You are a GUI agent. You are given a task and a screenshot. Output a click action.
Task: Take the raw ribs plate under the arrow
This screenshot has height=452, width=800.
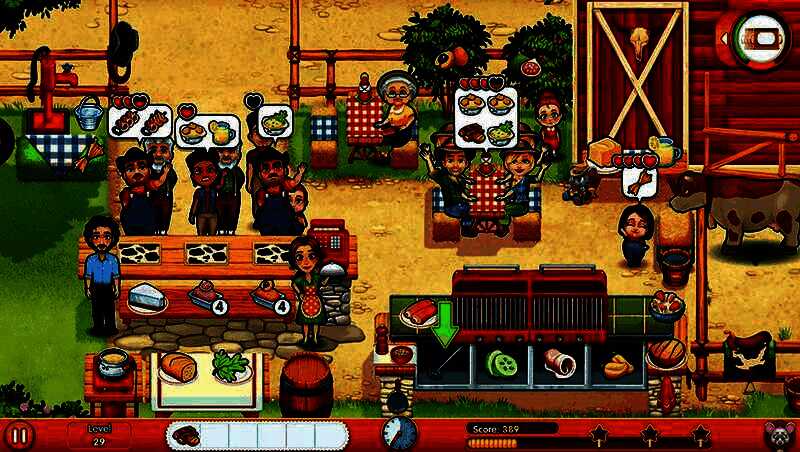[417, 312]
